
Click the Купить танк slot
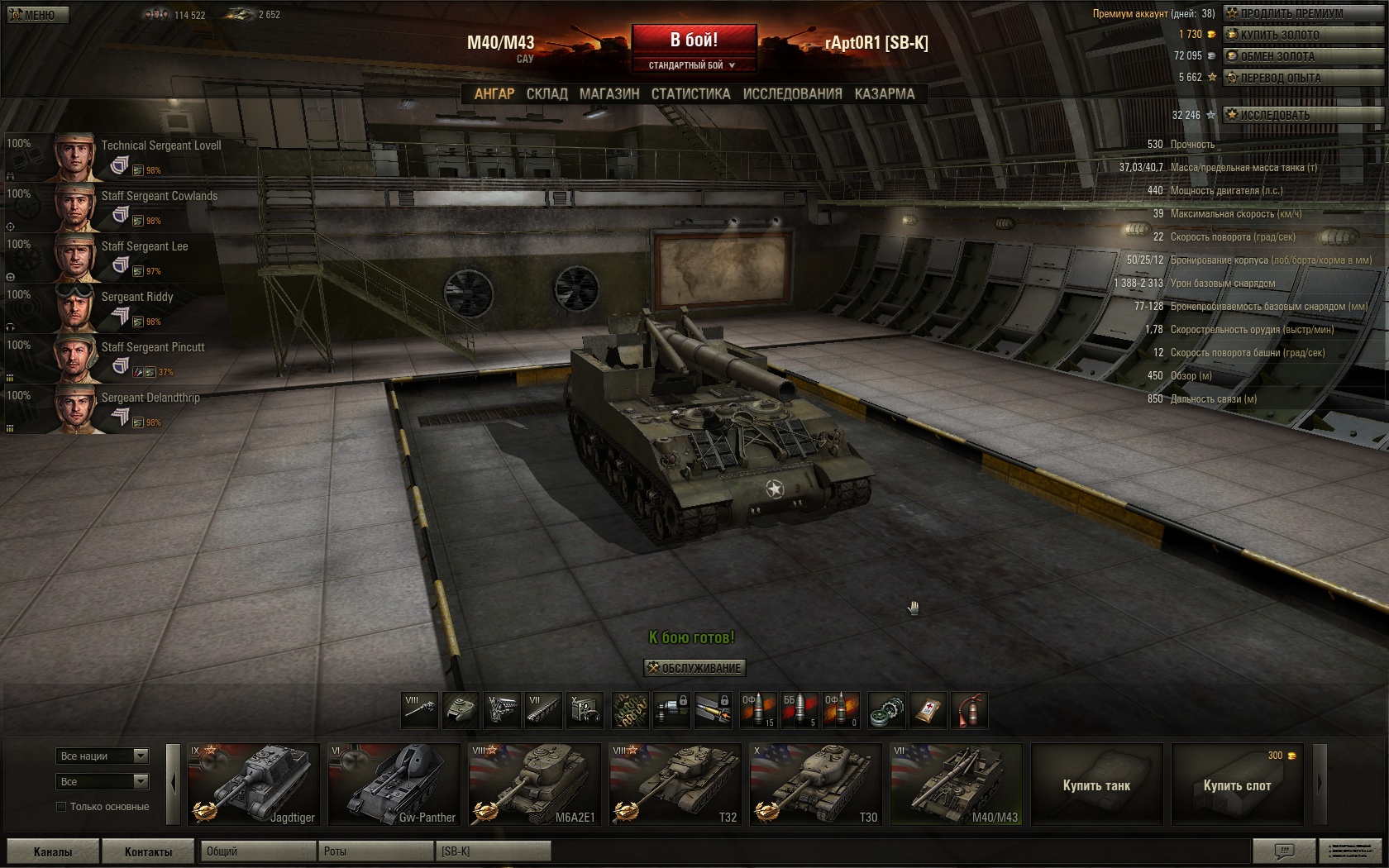point(1096,785)
